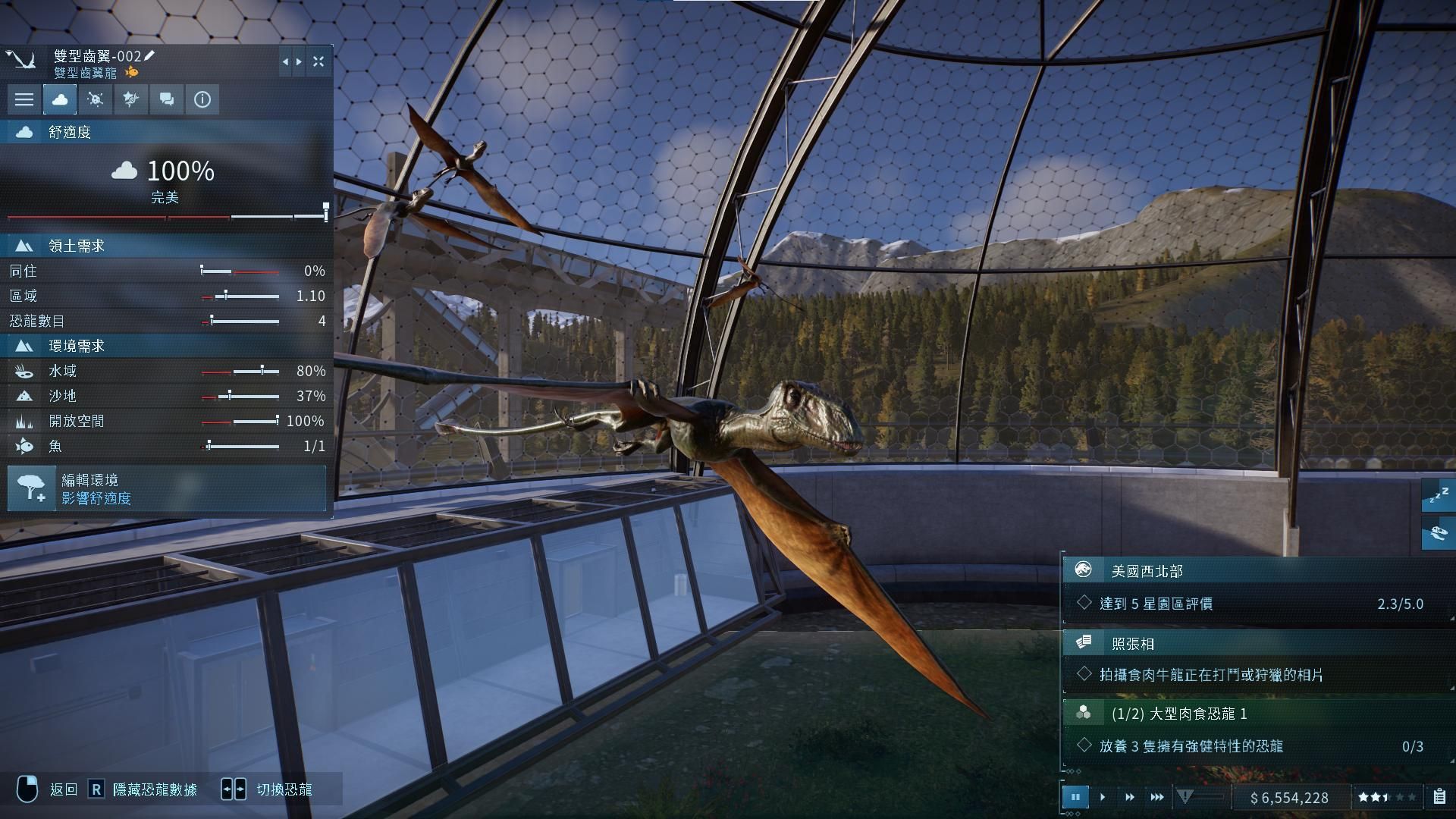Close the dinosaur info panel
This screenshot has height=819, width=1456.
click(x=318, y=62)
